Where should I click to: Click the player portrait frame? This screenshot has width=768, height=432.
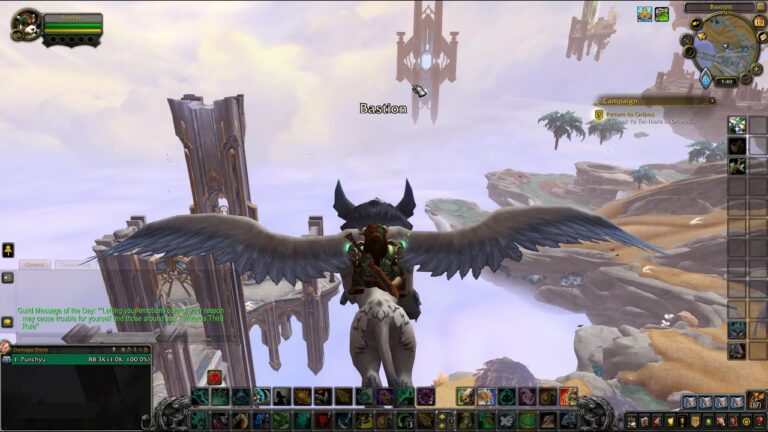[25, 24]
